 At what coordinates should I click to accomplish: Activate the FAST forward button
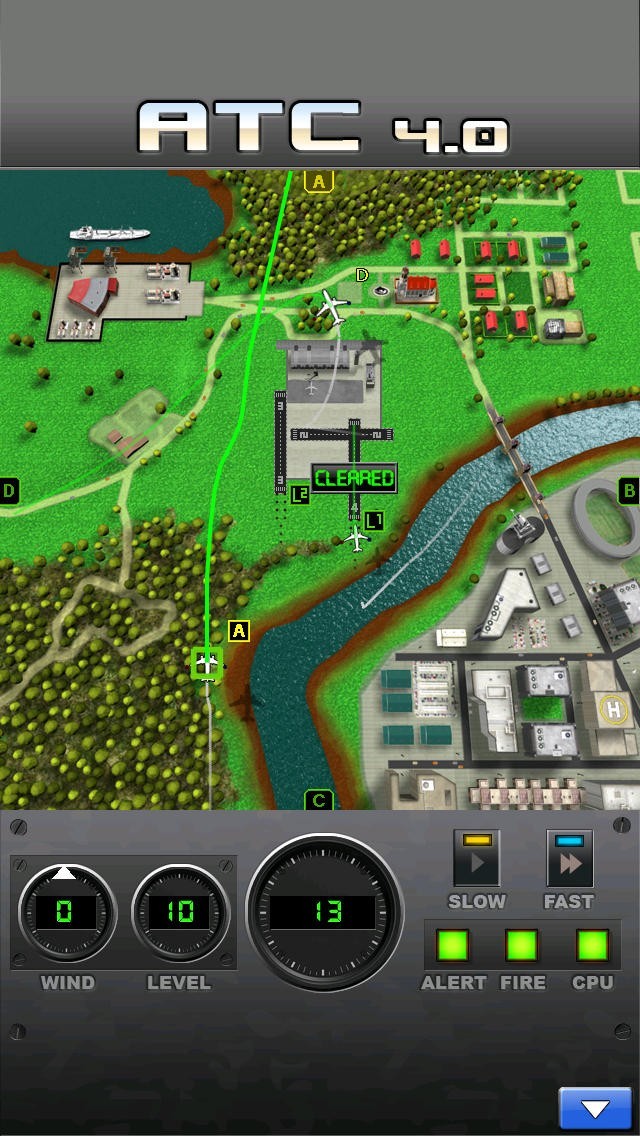click(x=569, y=859)
